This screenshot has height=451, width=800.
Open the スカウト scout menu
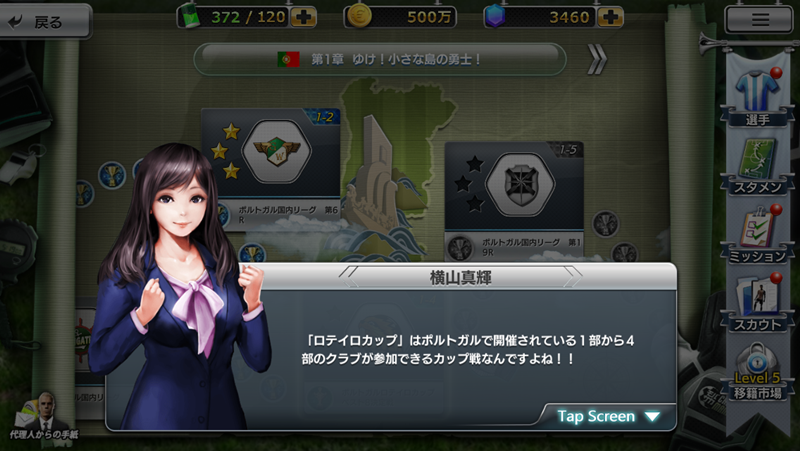[758, 303]
